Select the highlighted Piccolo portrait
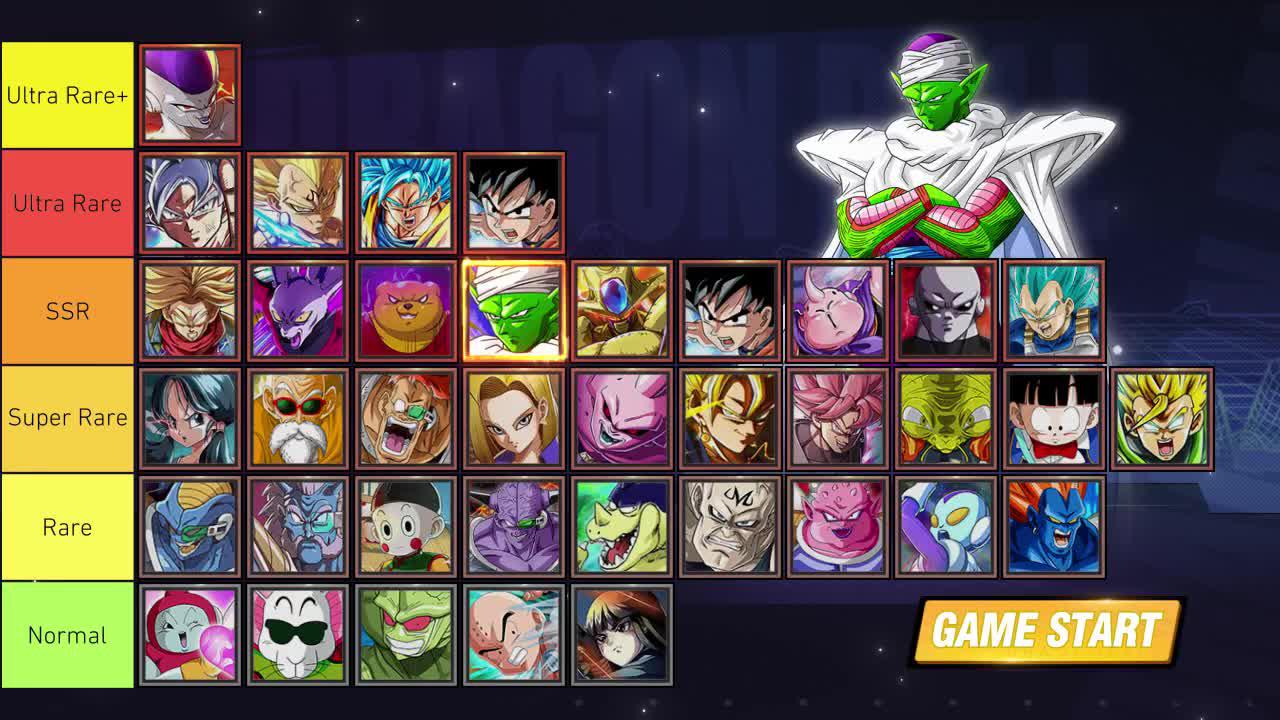The width and height of the screenshot is (1280, 720). click(x=514, y=310)
